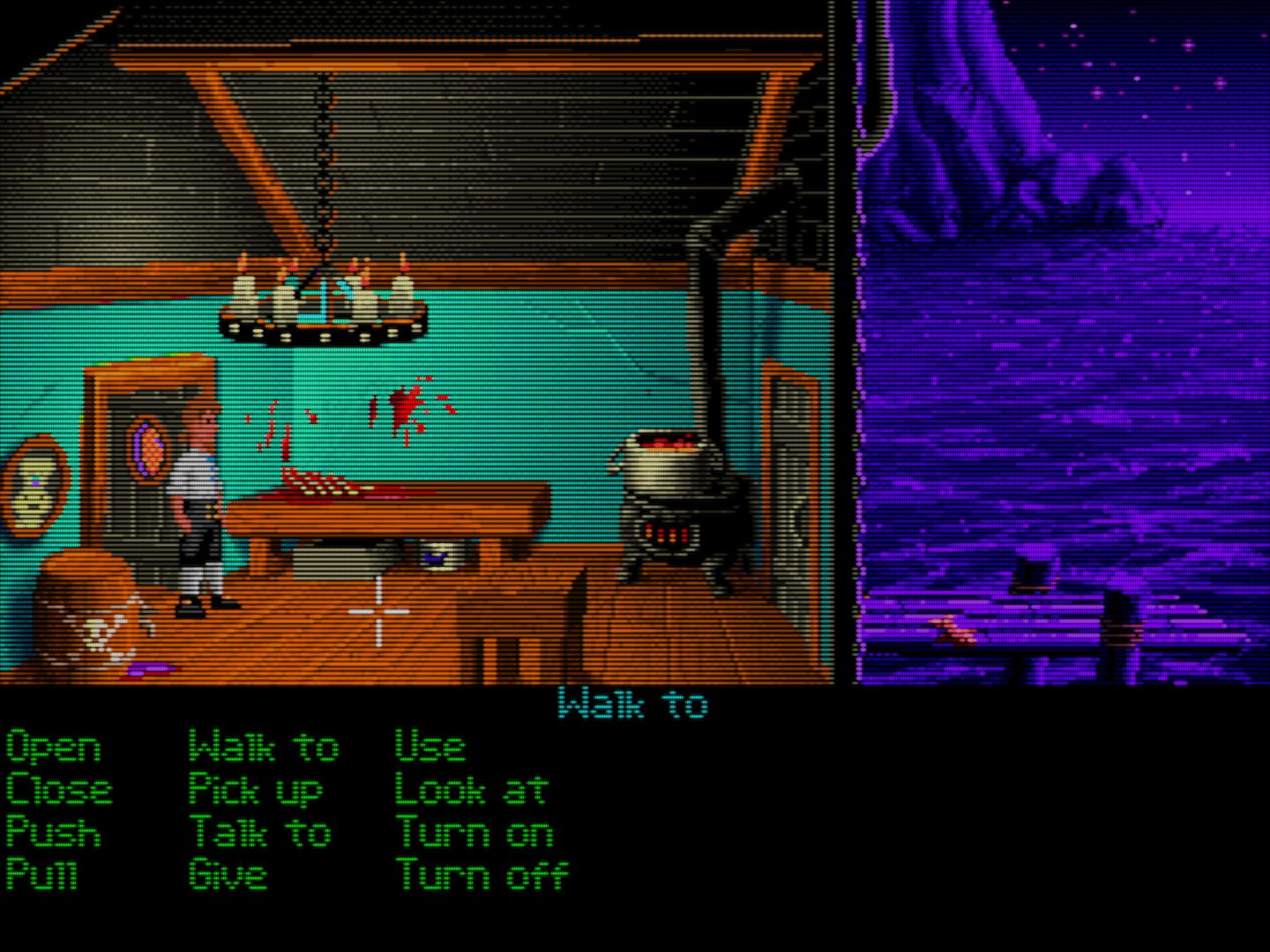This screenshot has width=1270, height=952.
Task: Select the Open verb
Action: (x=54, y=747)
